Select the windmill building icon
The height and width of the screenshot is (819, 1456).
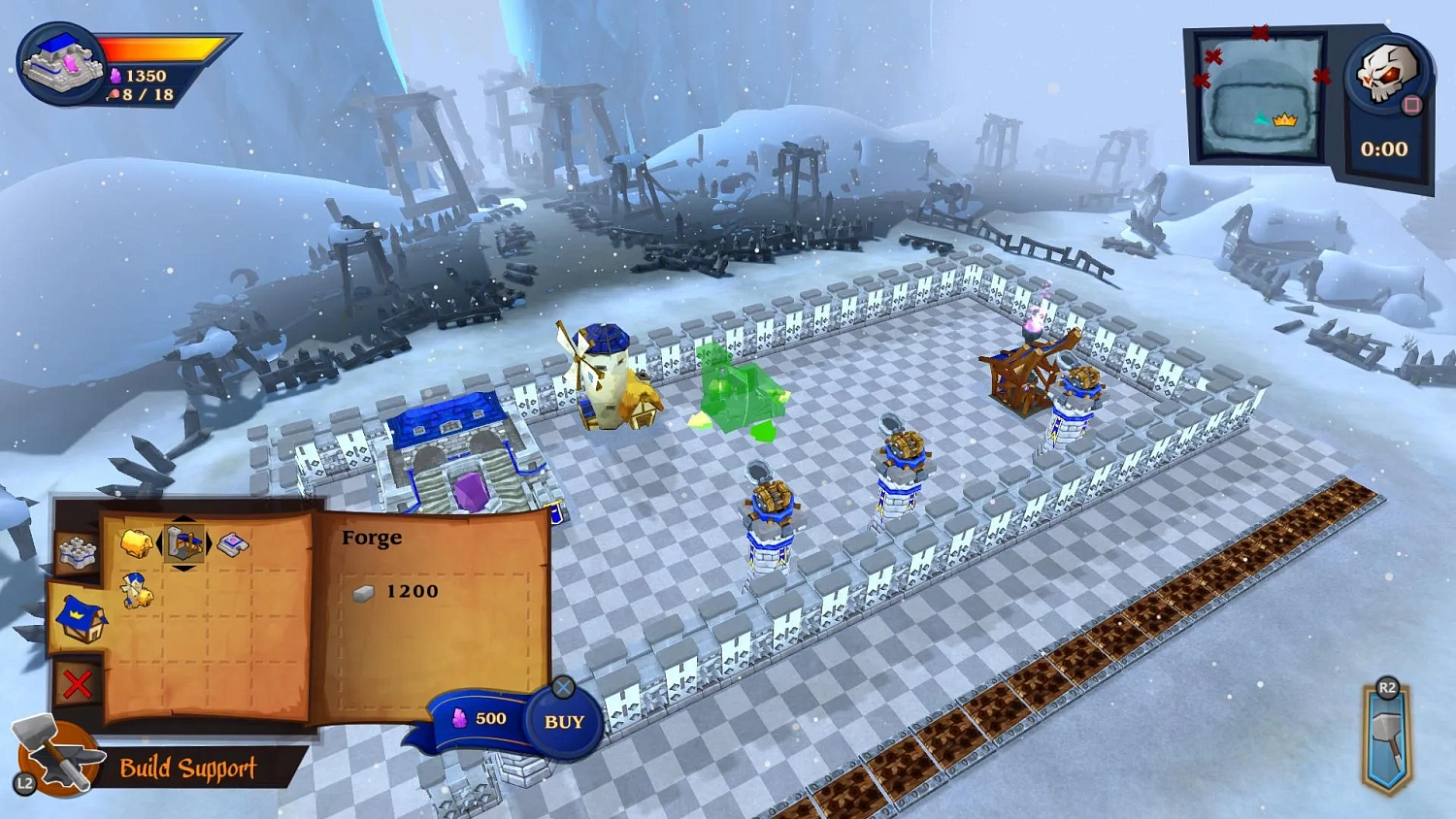click(135, 591)
